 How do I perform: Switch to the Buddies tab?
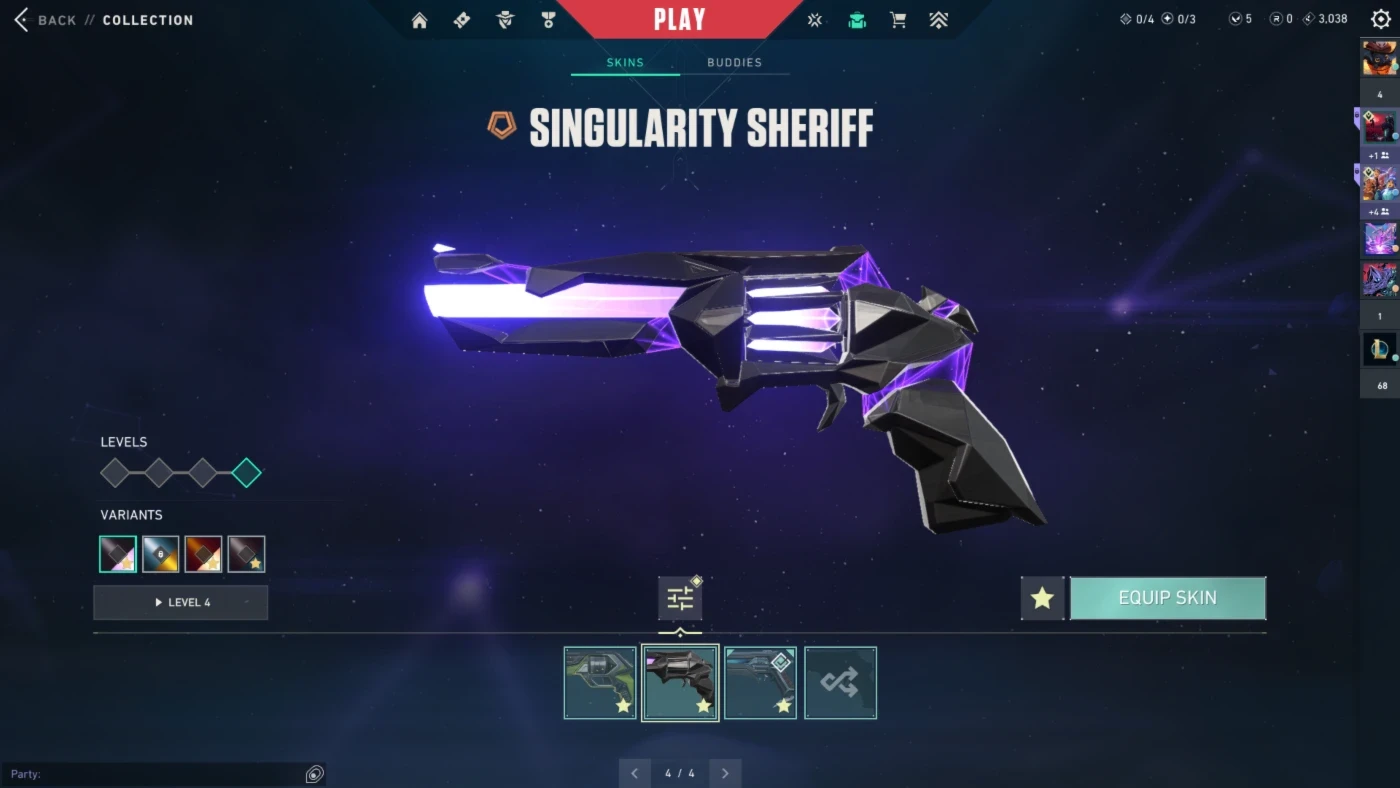pos(734,62)
